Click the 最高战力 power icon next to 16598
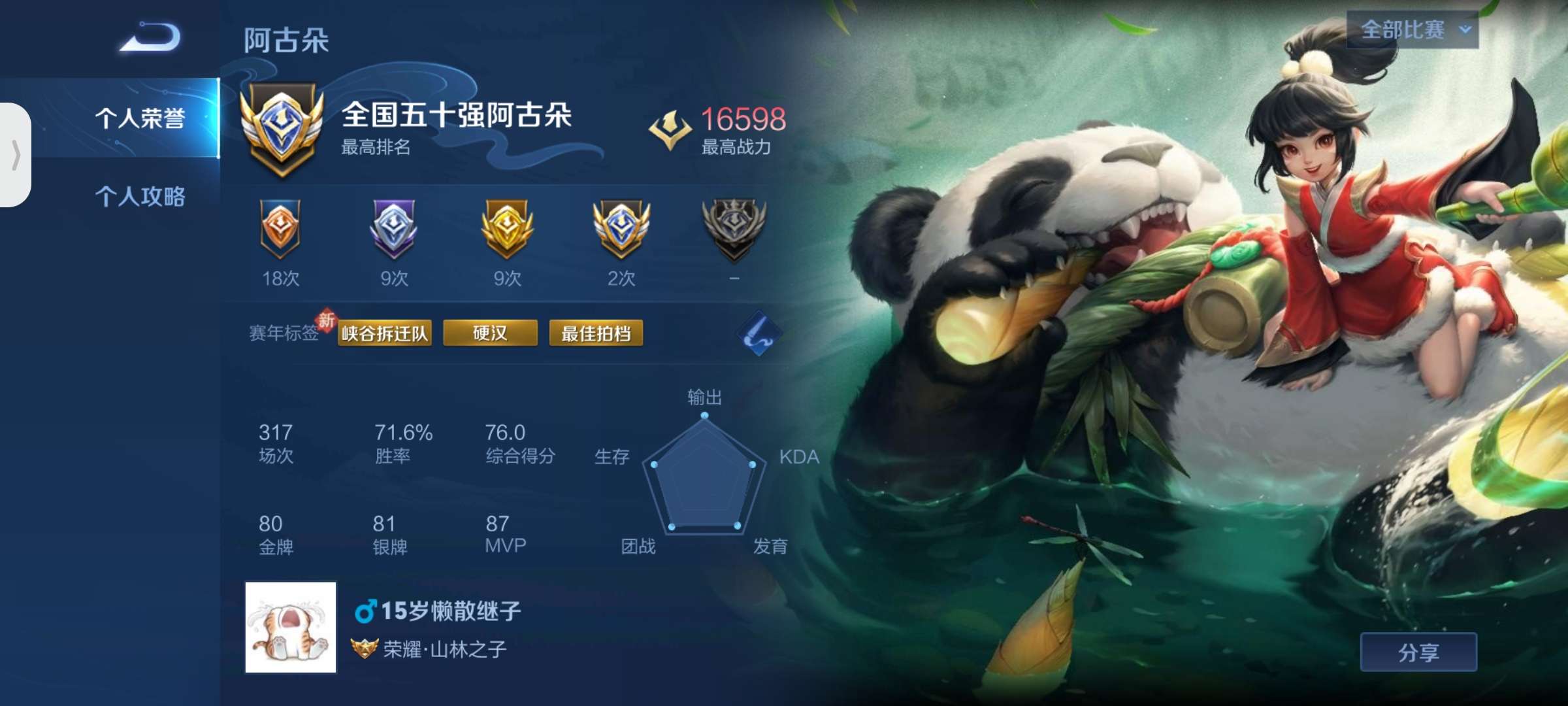 click(672, 126)
